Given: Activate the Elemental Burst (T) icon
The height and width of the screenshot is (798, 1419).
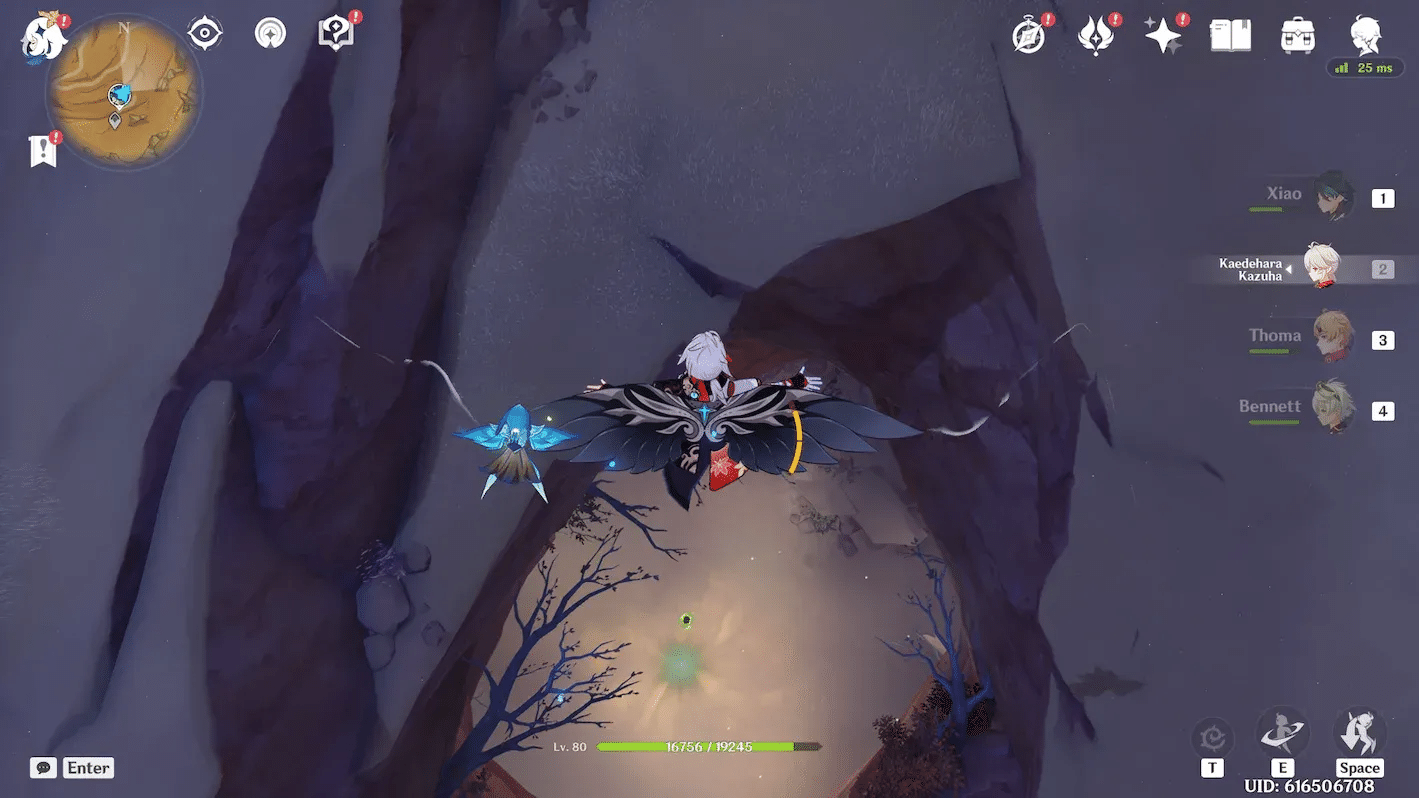Looking at the screenshot, I should pos(1213,735).
